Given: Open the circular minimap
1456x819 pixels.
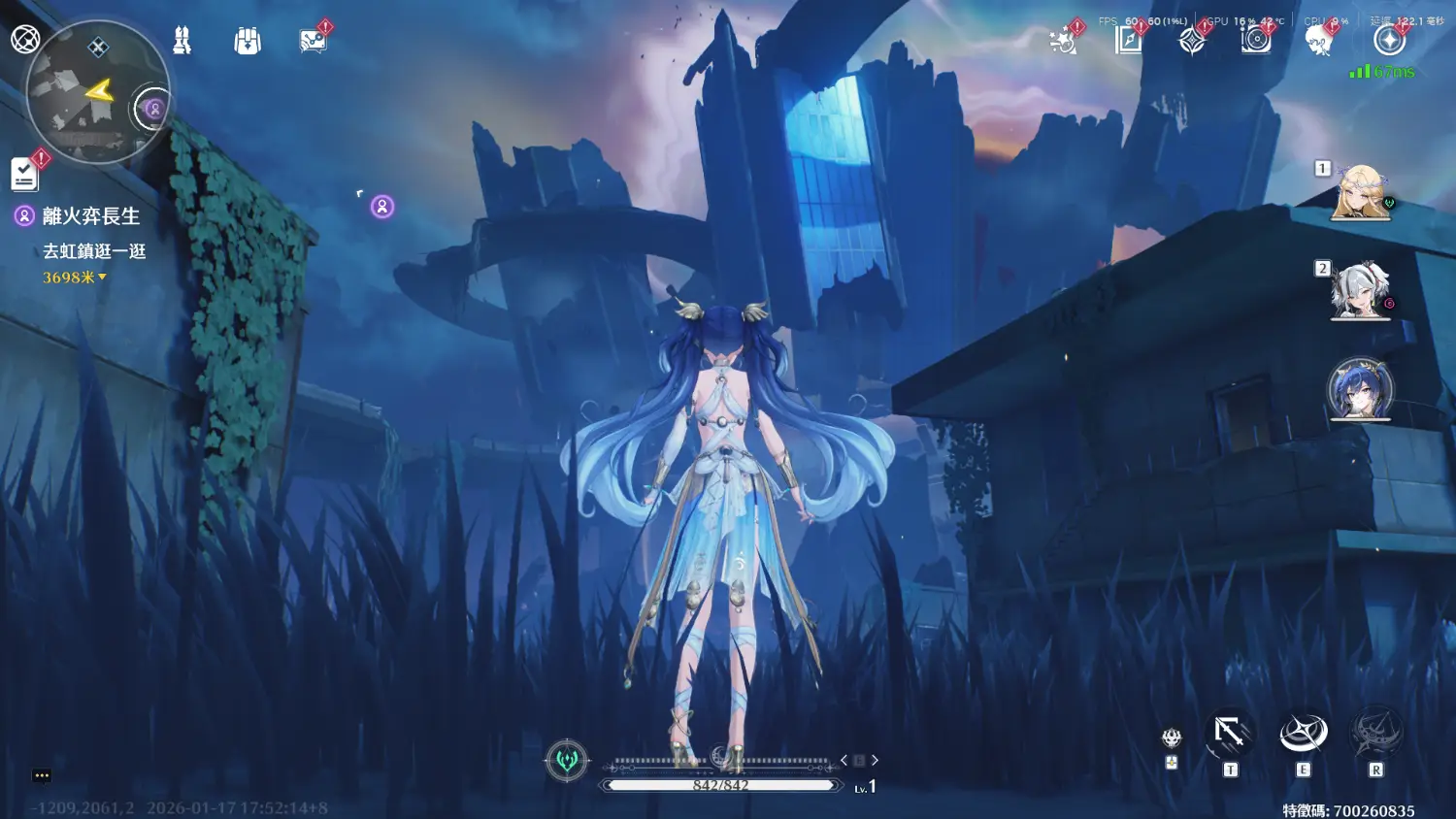Looking at the screenshot, I should 95,94.
